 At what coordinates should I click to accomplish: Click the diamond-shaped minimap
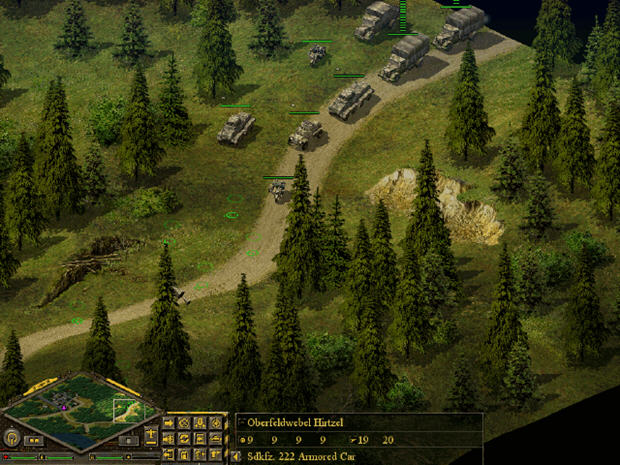click(80, 410)
